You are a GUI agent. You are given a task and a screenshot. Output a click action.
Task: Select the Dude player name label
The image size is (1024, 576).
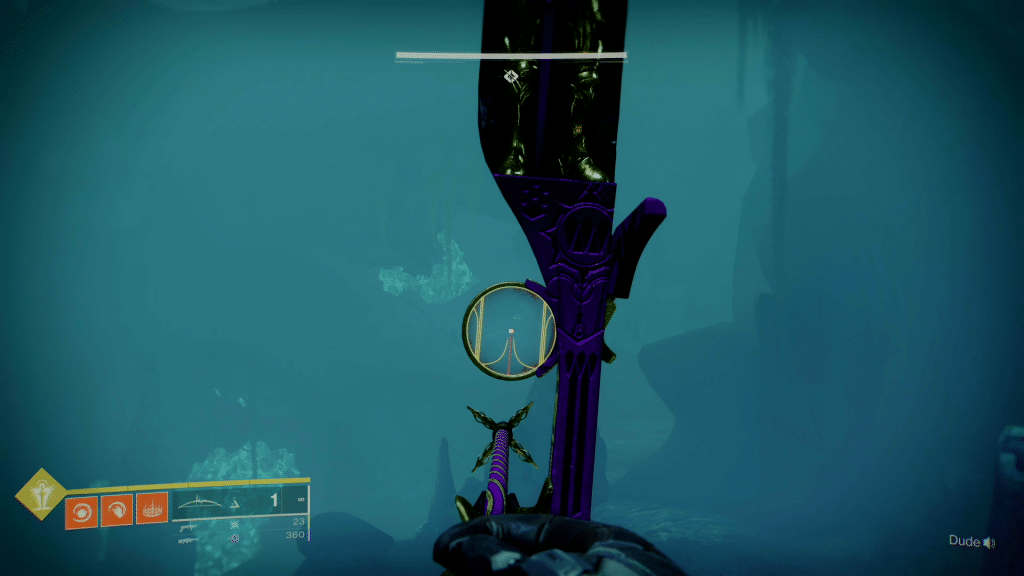(963, 542)
